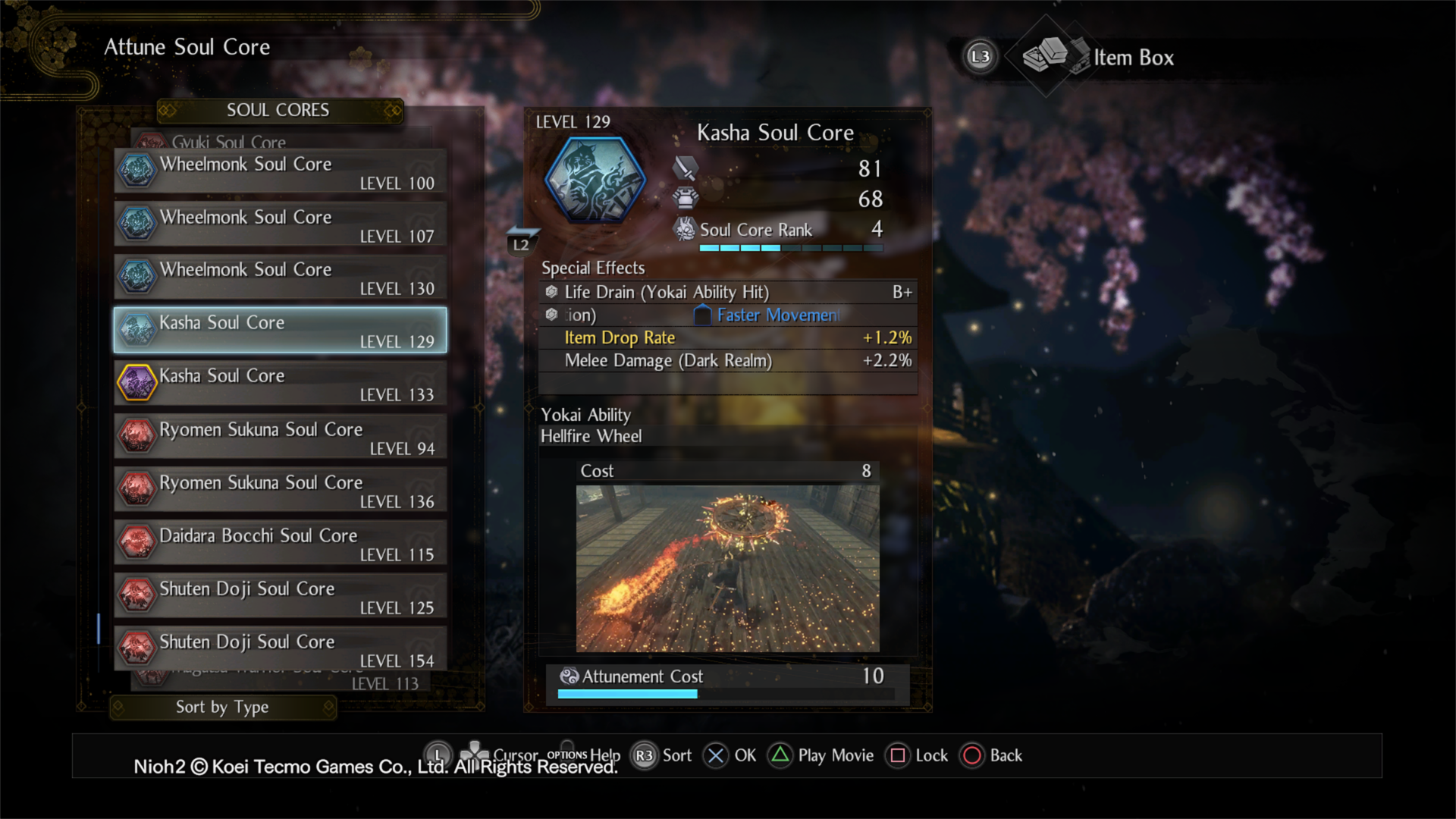This screenshot has height=819, width=1456.
Task: Click the Shuten Doji Soul Core level 125 icon
Action: (x=136, y=595)
